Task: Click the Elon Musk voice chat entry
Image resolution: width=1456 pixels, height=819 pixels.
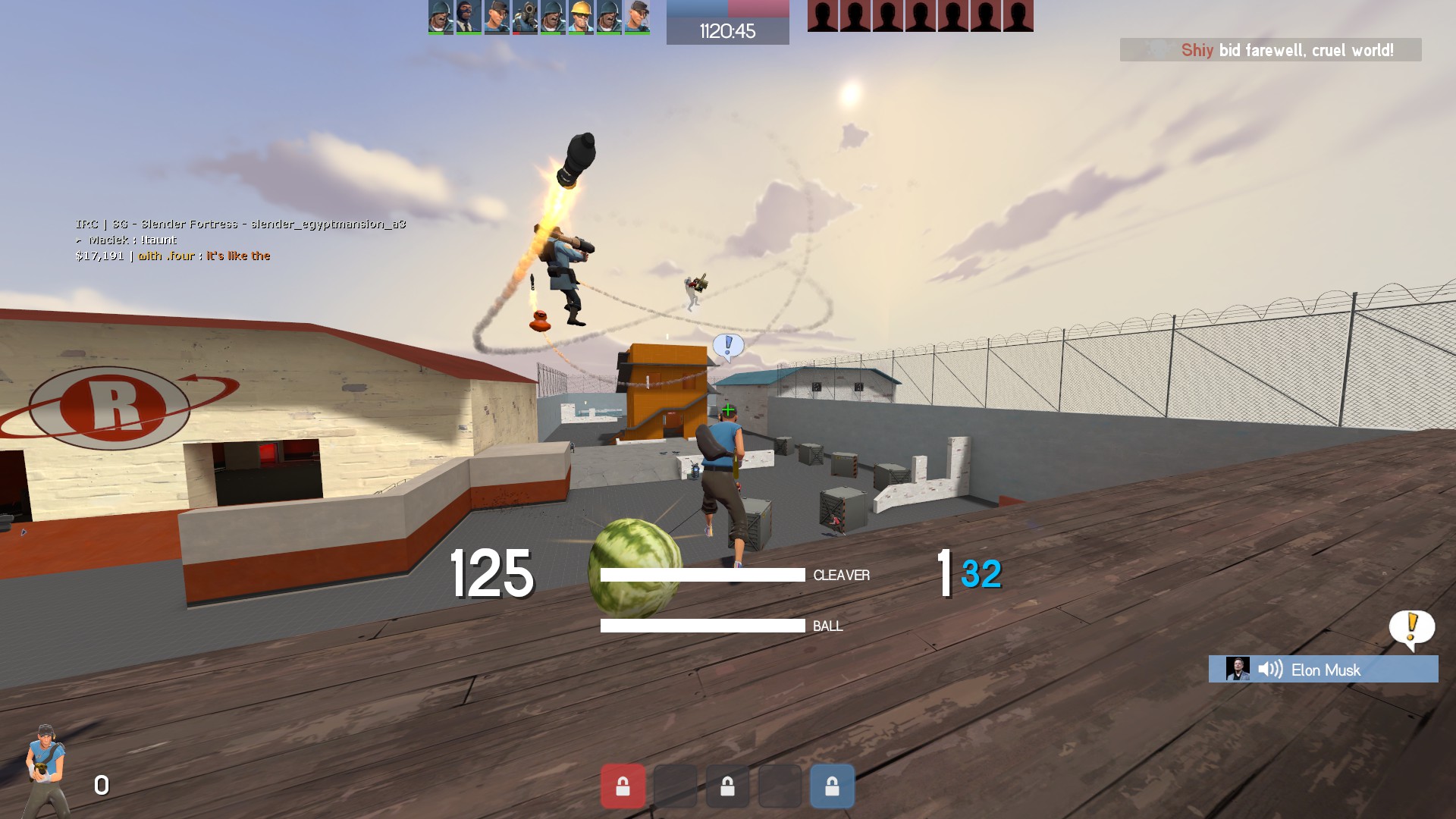Action: pyautogui.click(x=1323, y=670)
